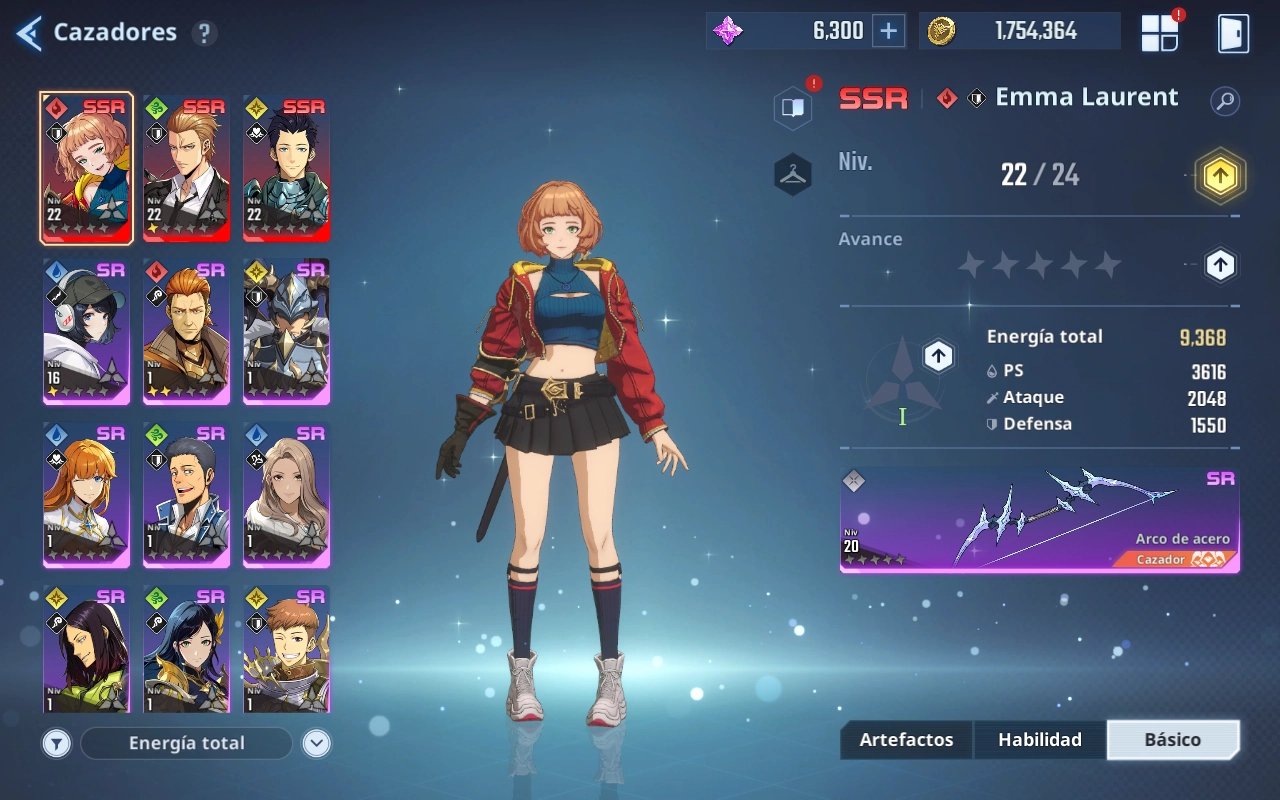
Task: Add more purple gems with plus button
Action: (x=888, y=31)
